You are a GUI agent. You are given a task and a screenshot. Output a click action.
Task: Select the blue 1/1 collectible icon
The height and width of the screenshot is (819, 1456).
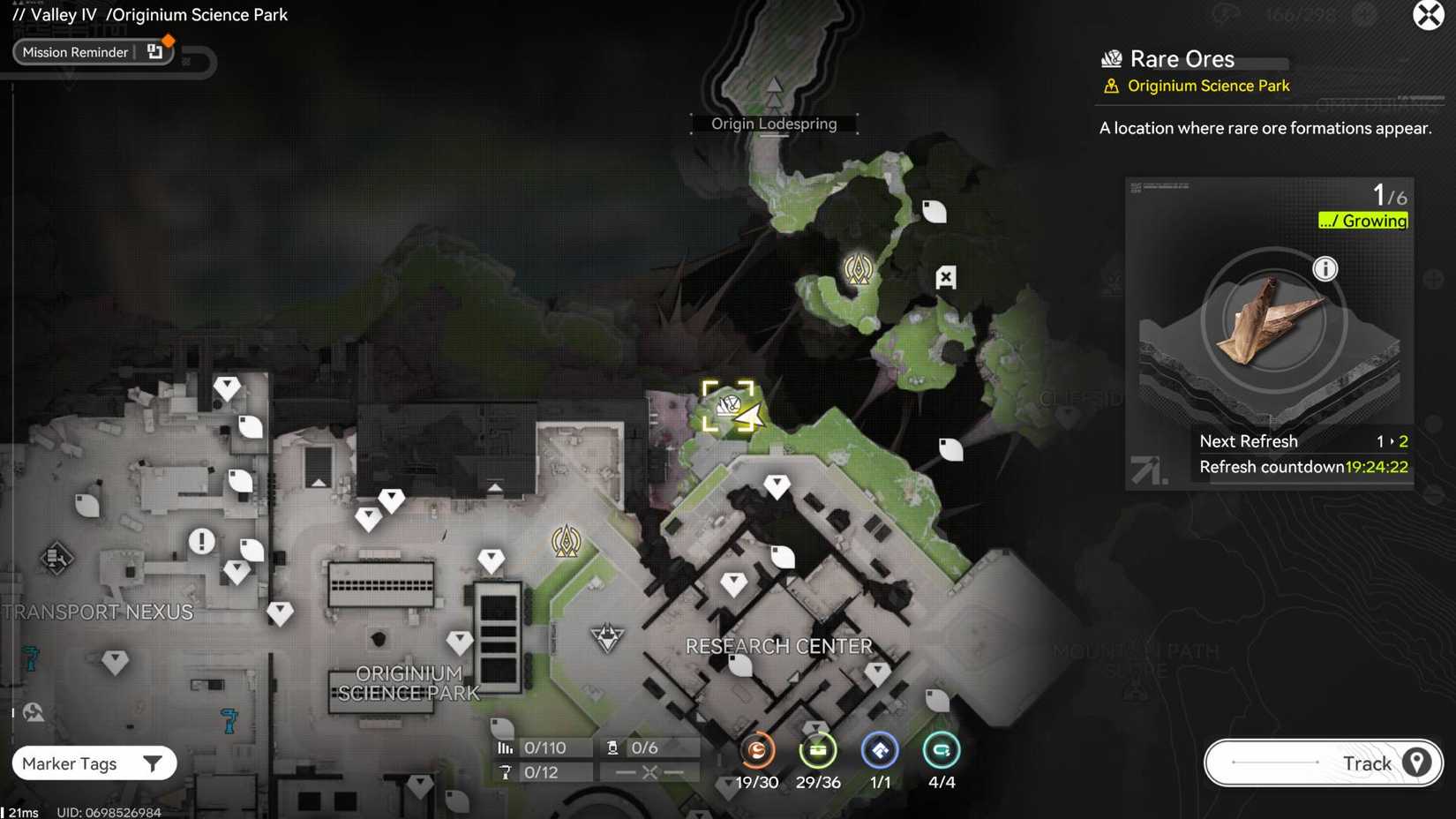[879, 751]
